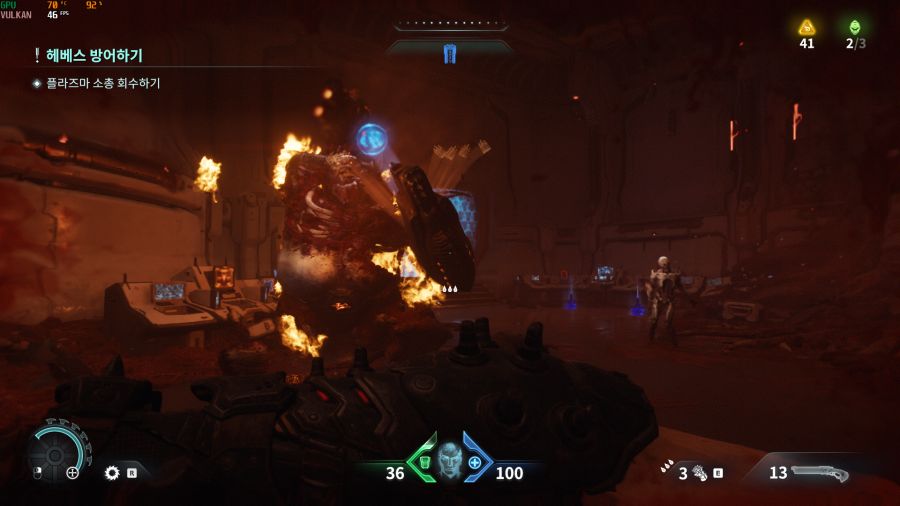This screenshot has width=900, height=506.
Task: Select the blue health cross icon
Action: coord(475,462)
